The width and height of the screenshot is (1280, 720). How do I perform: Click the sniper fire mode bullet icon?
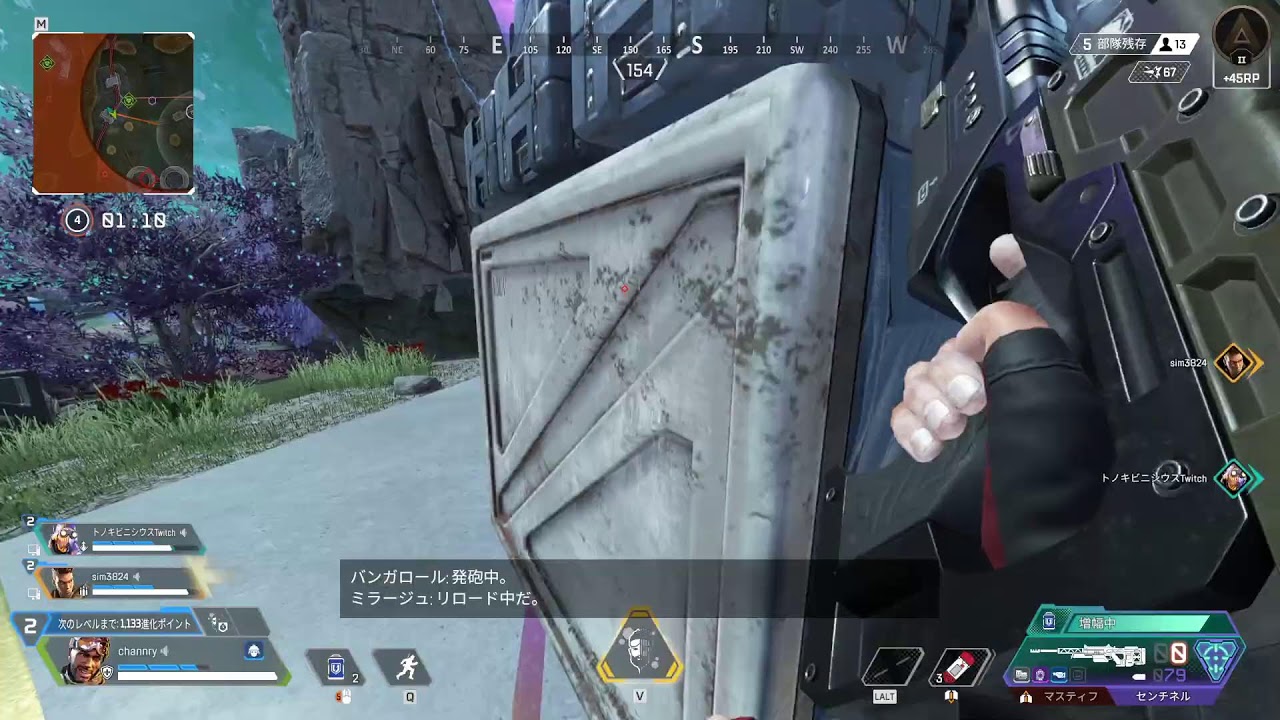pos(1139,675)
